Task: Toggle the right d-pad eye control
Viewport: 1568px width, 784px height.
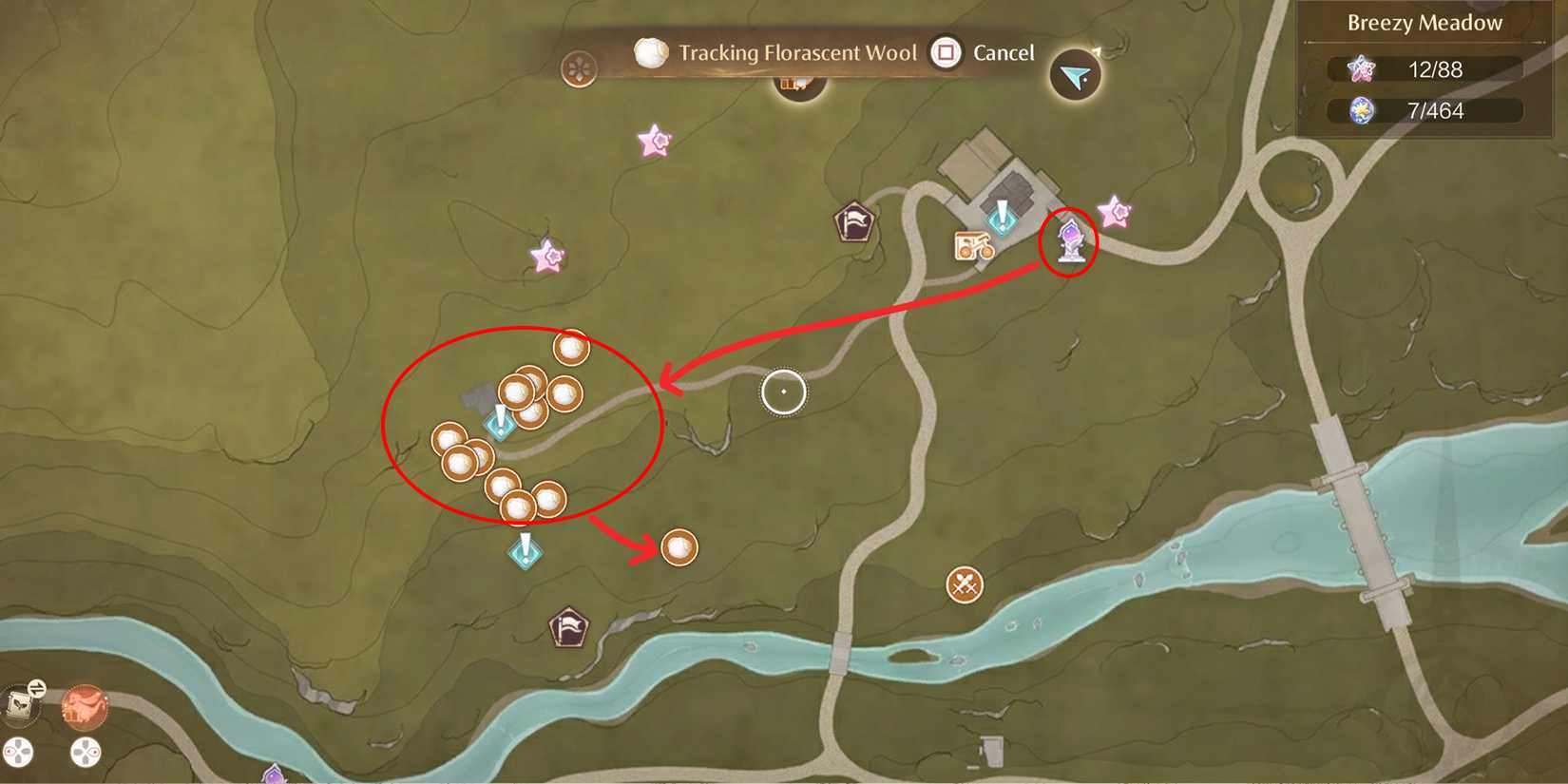Action: point(86,752)
